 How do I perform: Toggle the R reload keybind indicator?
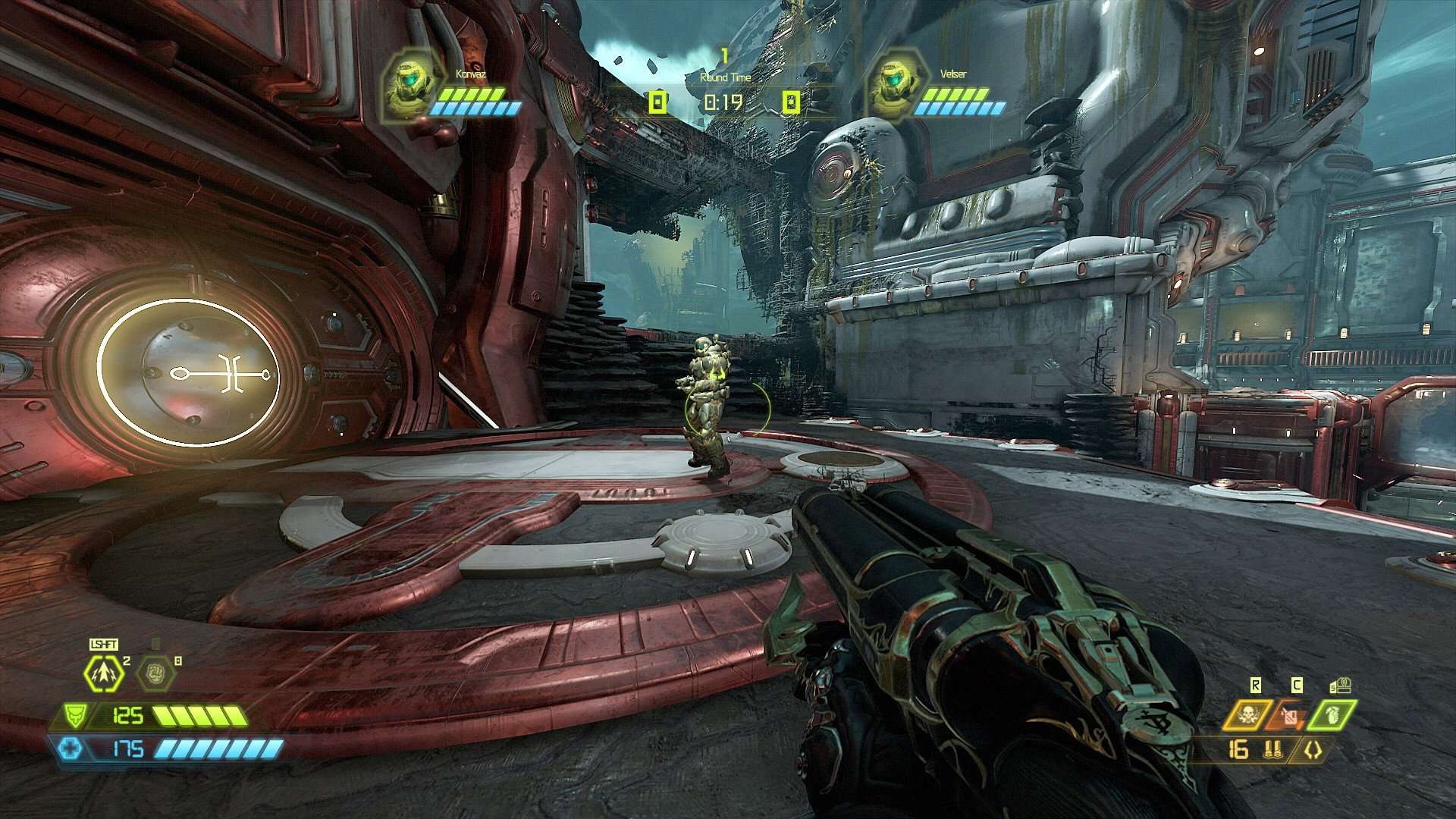pyautogui.click(x=1257, y=685)
